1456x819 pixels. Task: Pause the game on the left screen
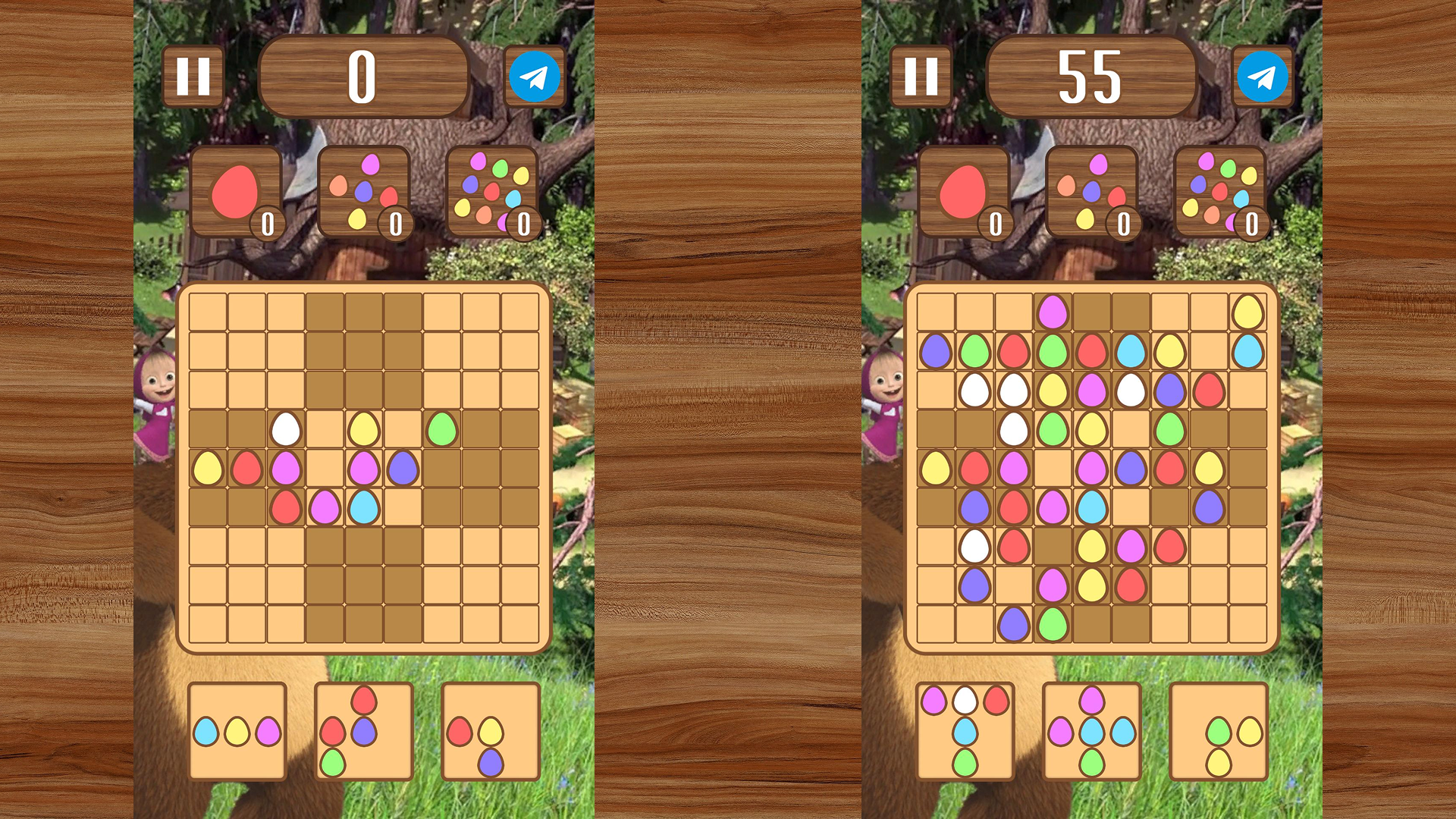pyautogui.click(x=193, y=75)
